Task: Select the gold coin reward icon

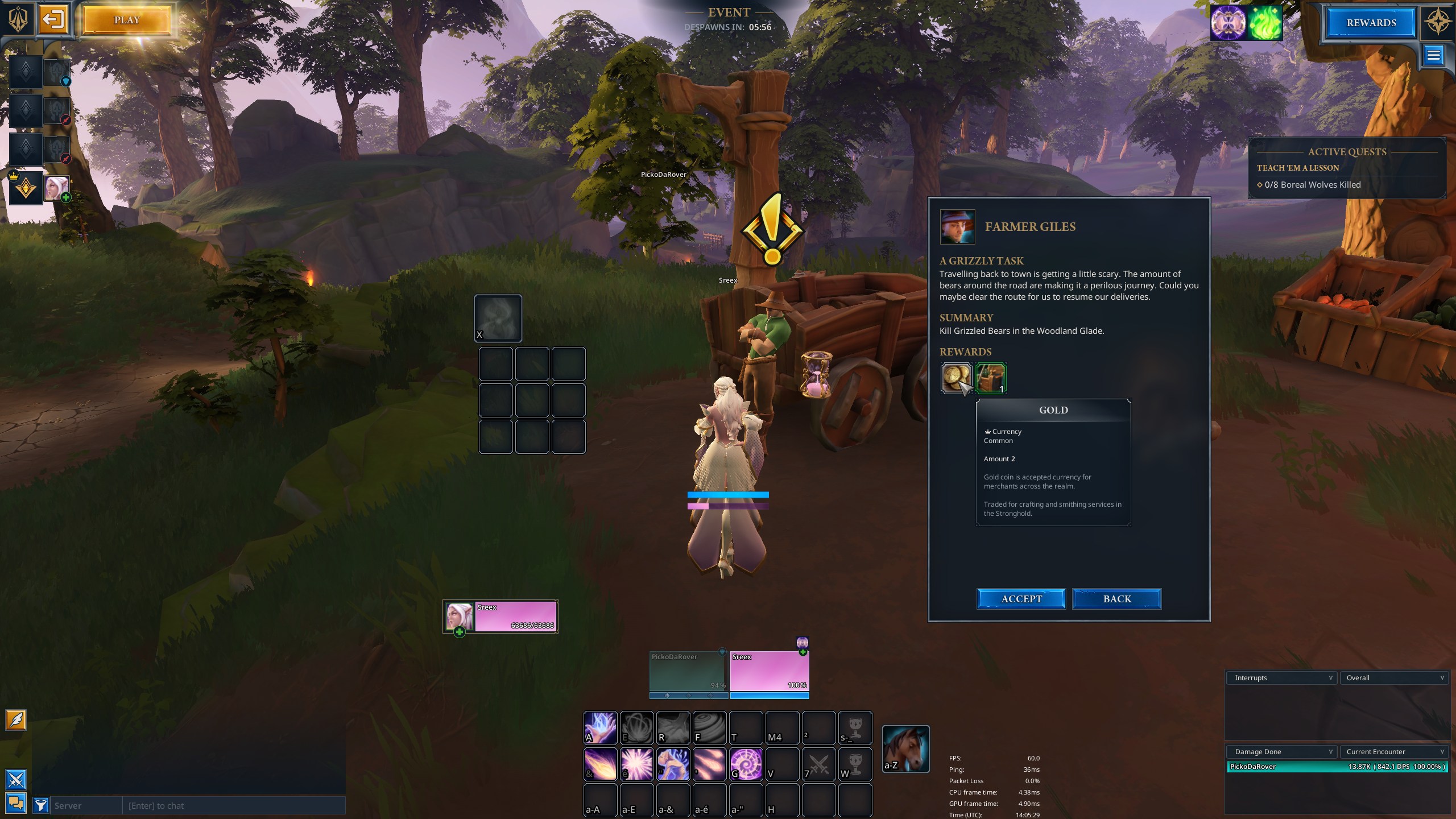Action: click(956, 378)
